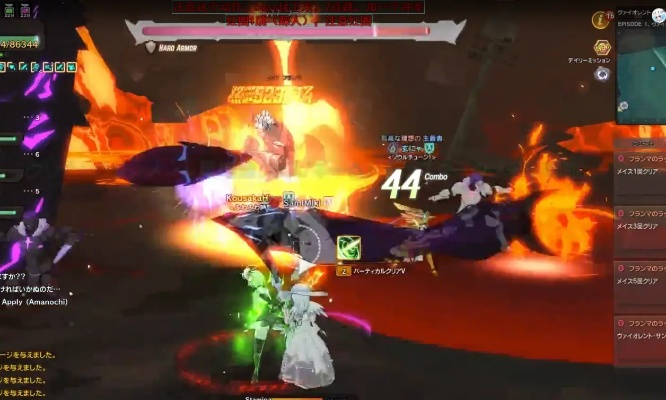Open the info notification icon

[601, 18]
